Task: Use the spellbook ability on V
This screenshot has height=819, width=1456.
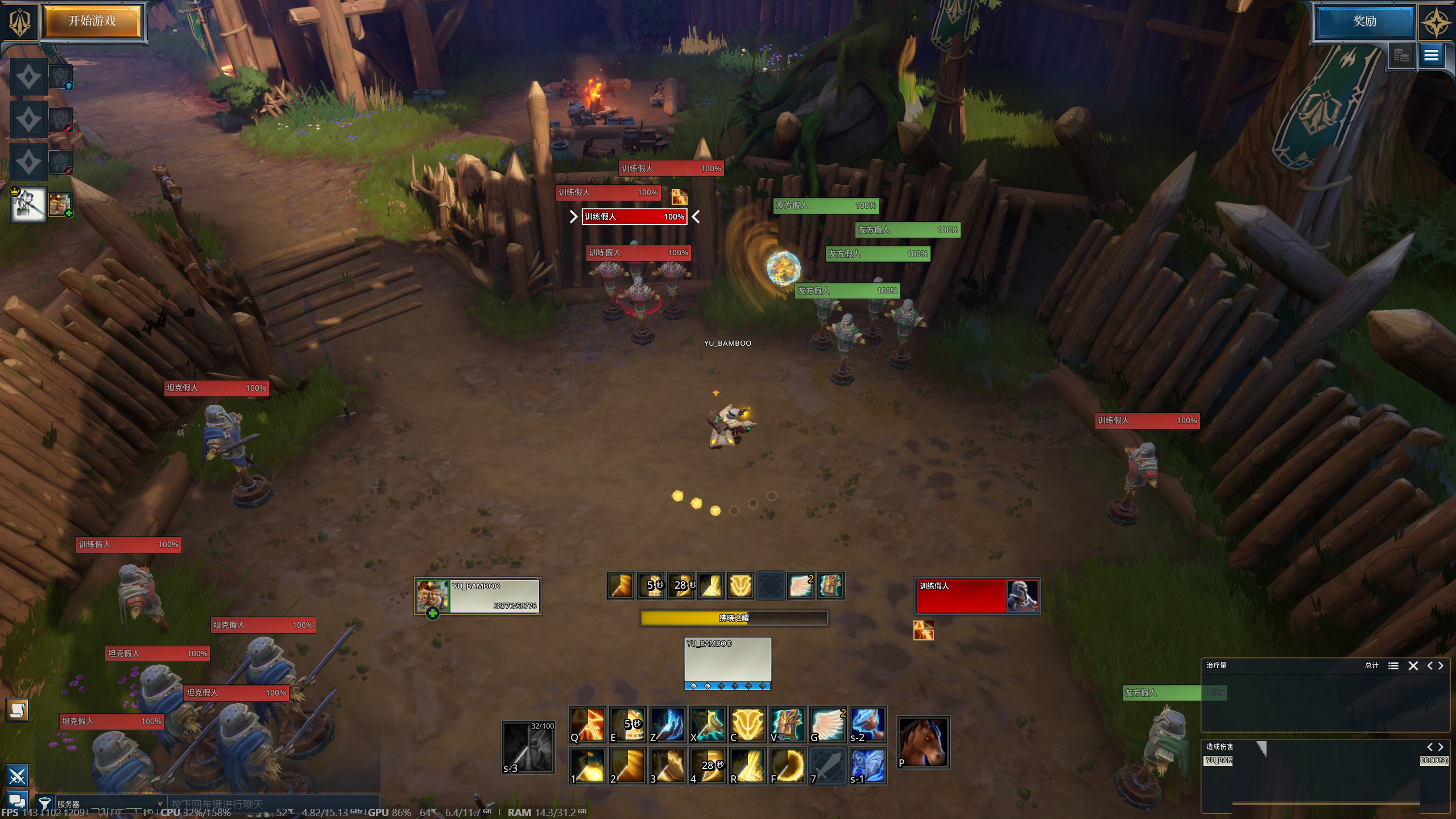Action: coord(788,725)
